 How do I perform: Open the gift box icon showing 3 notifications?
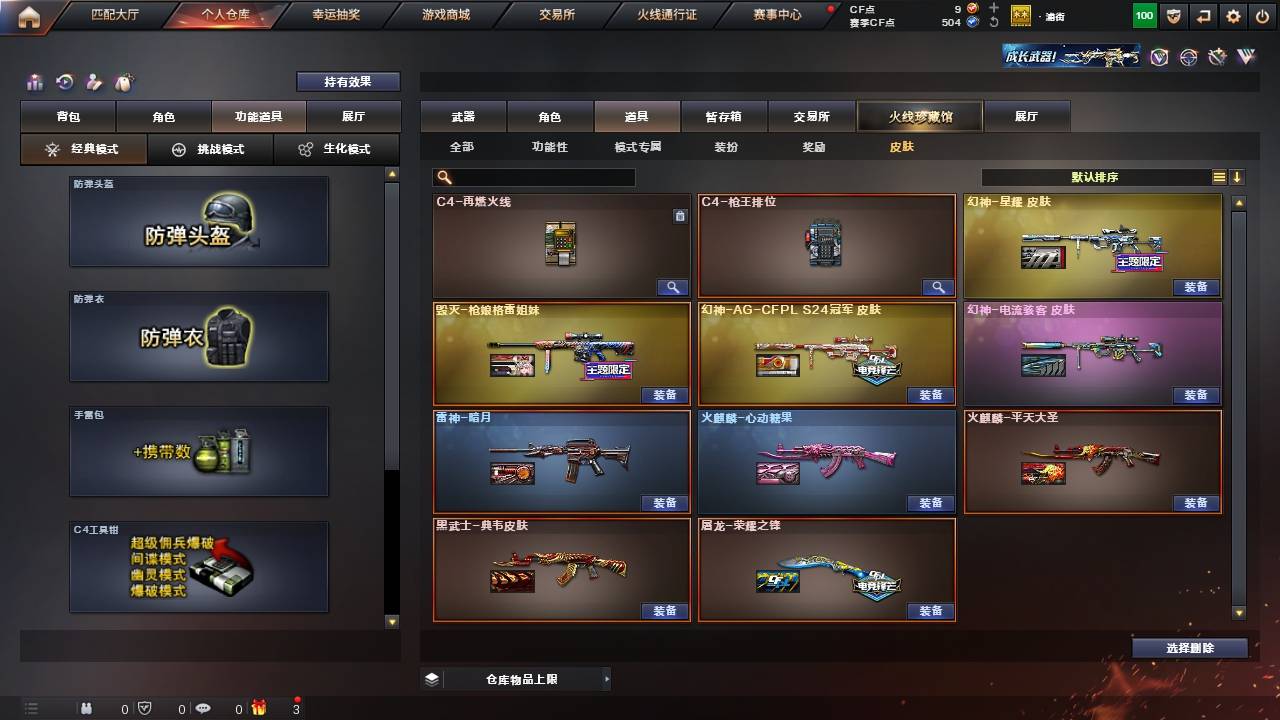pos(260,709)
